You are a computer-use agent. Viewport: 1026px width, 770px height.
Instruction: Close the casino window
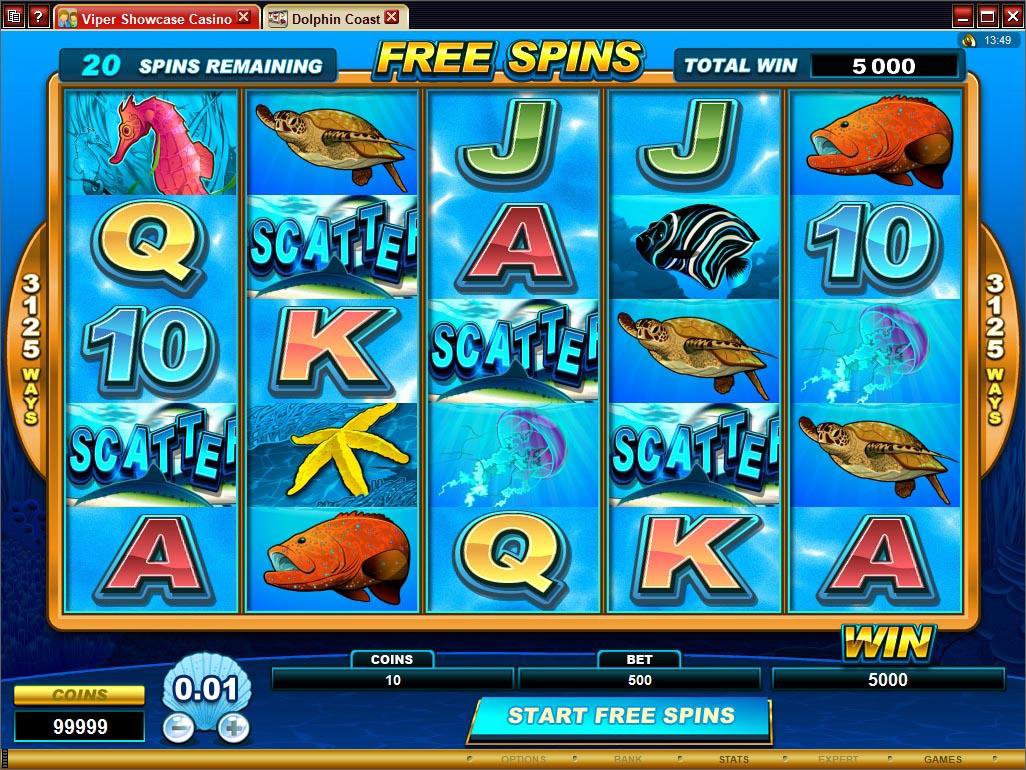(x=1010, y=16)
